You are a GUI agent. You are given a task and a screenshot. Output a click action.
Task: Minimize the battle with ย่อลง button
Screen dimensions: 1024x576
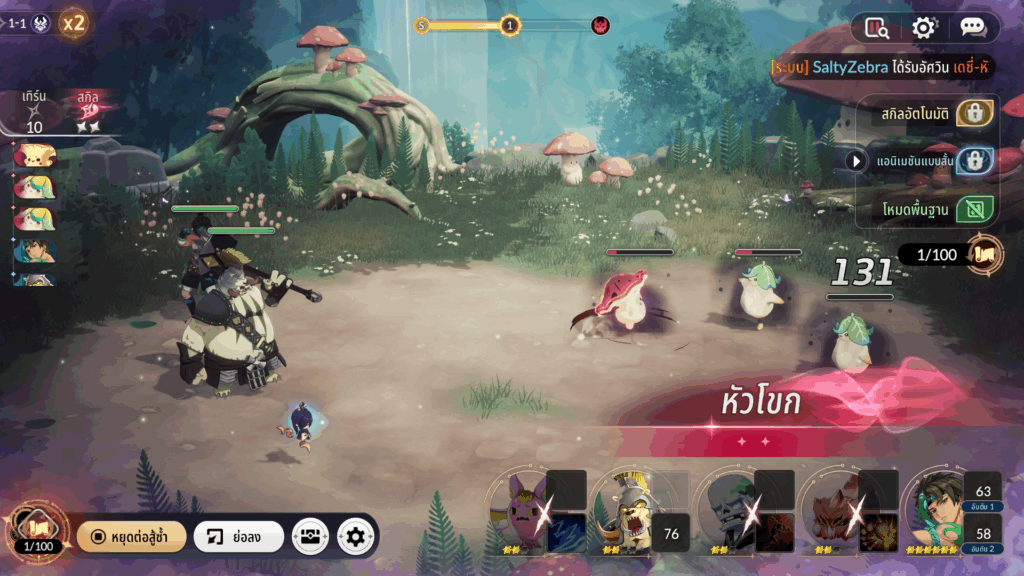pos(238,536)
